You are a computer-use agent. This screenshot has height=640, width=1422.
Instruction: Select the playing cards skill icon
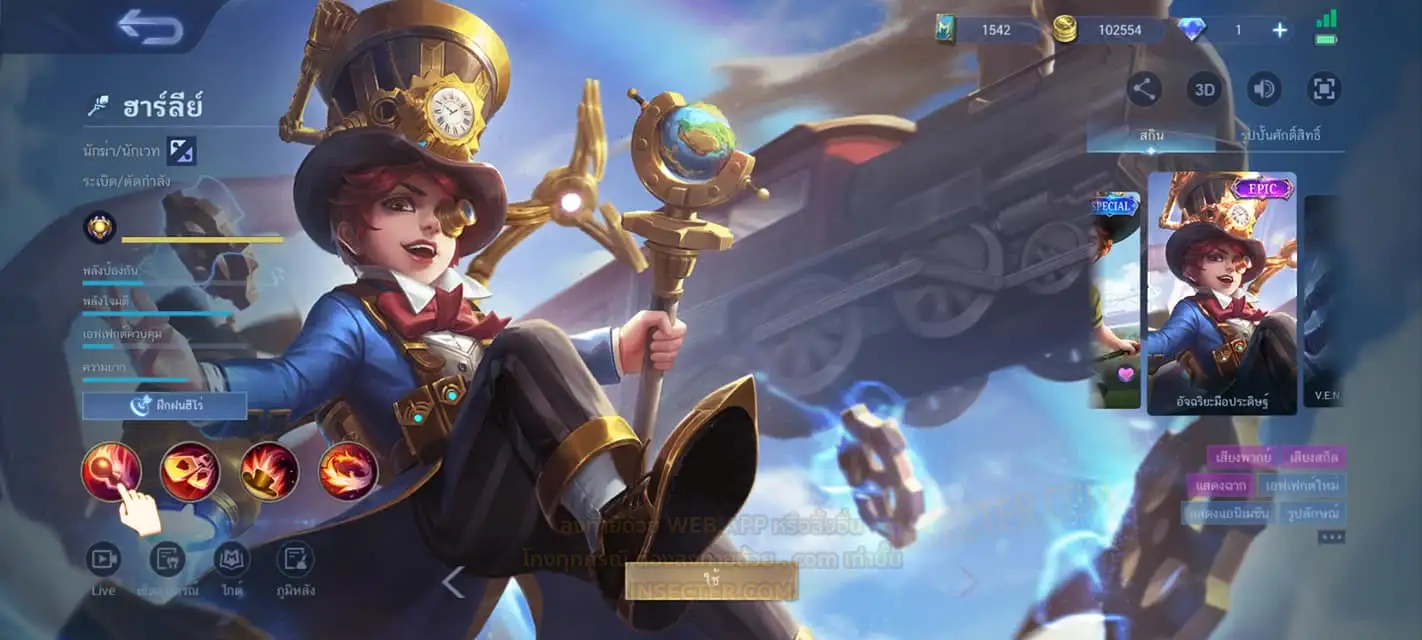pyautogui.click(x=190, y=470)
